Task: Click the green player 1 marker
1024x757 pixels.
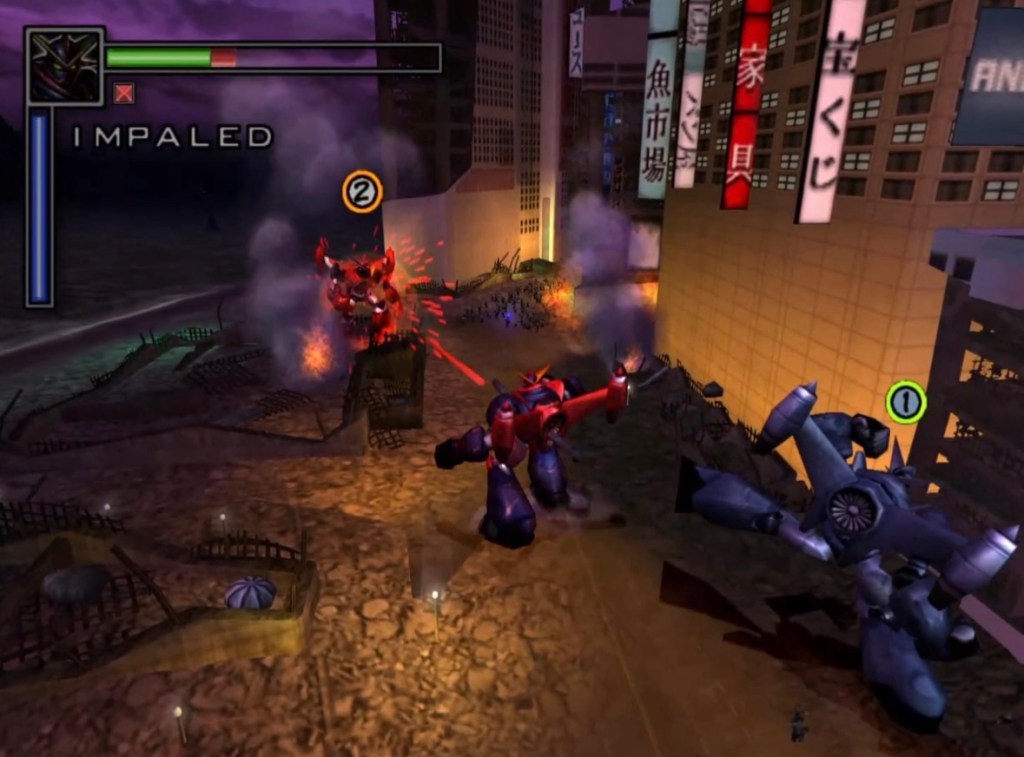Action: click(x=905, y=402)
